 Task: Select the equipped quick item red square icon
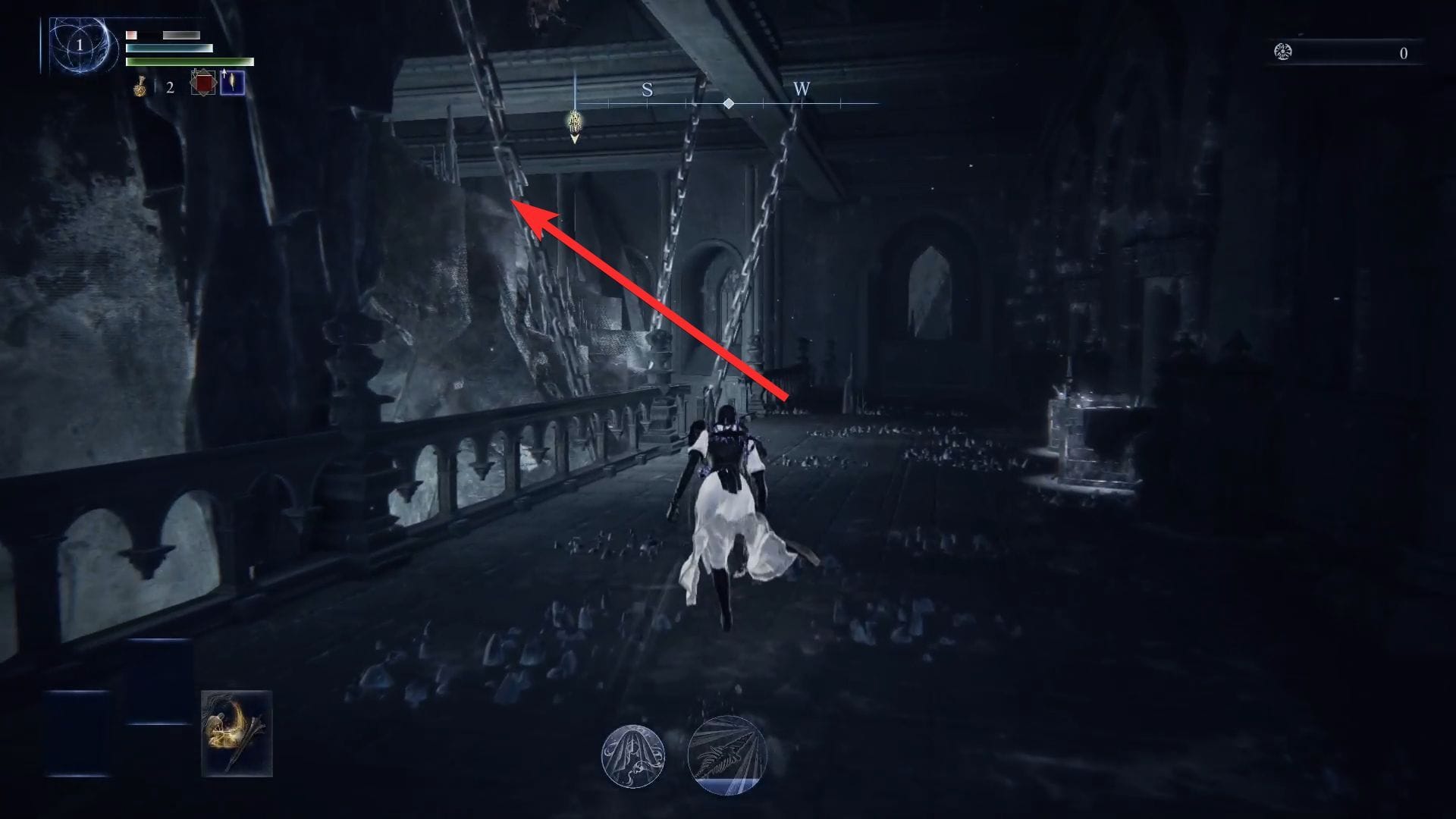point(203,83)
